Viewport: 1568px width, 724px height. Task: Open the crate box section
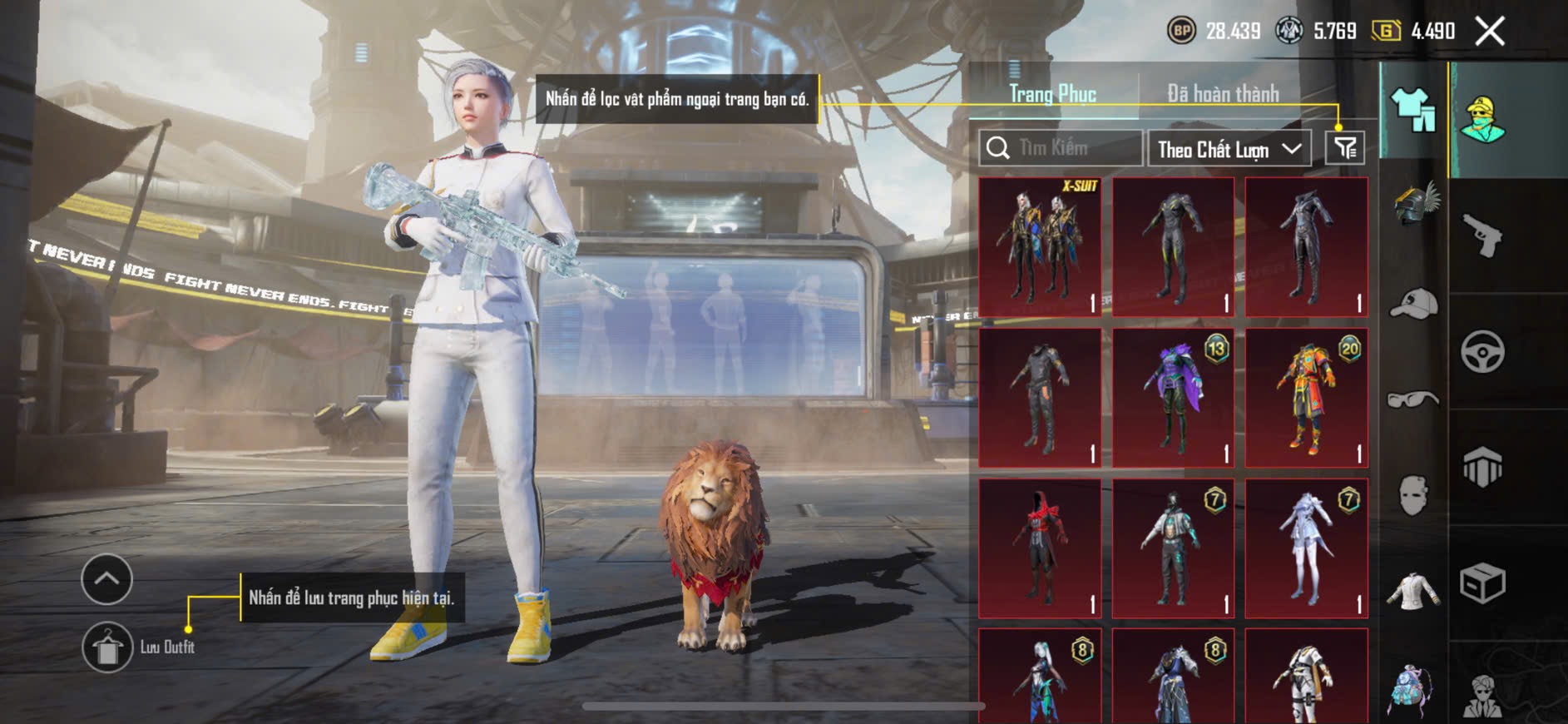[1482, 583]
